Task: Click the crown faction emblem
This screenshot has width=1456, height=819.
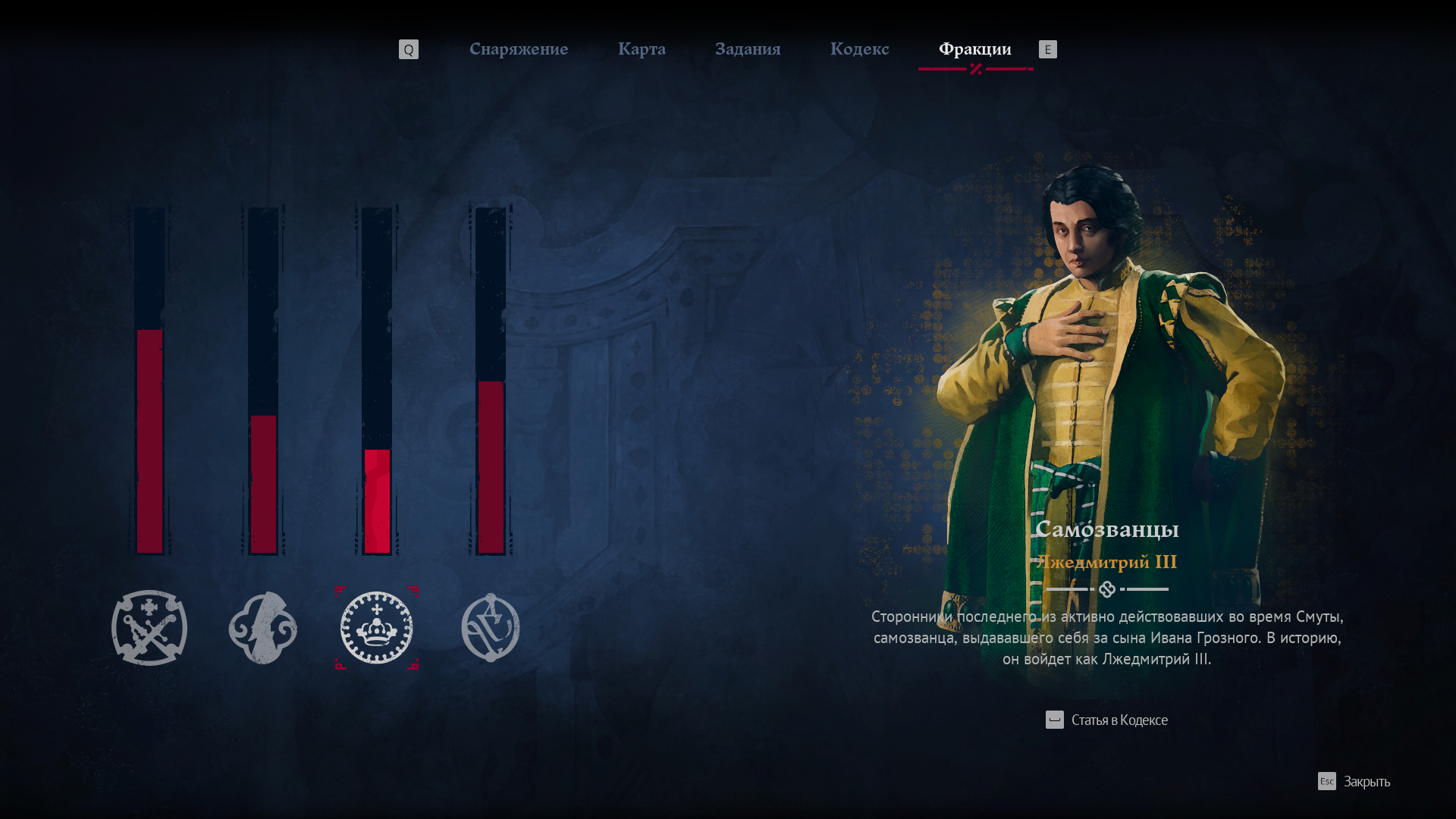Action: 377,628
